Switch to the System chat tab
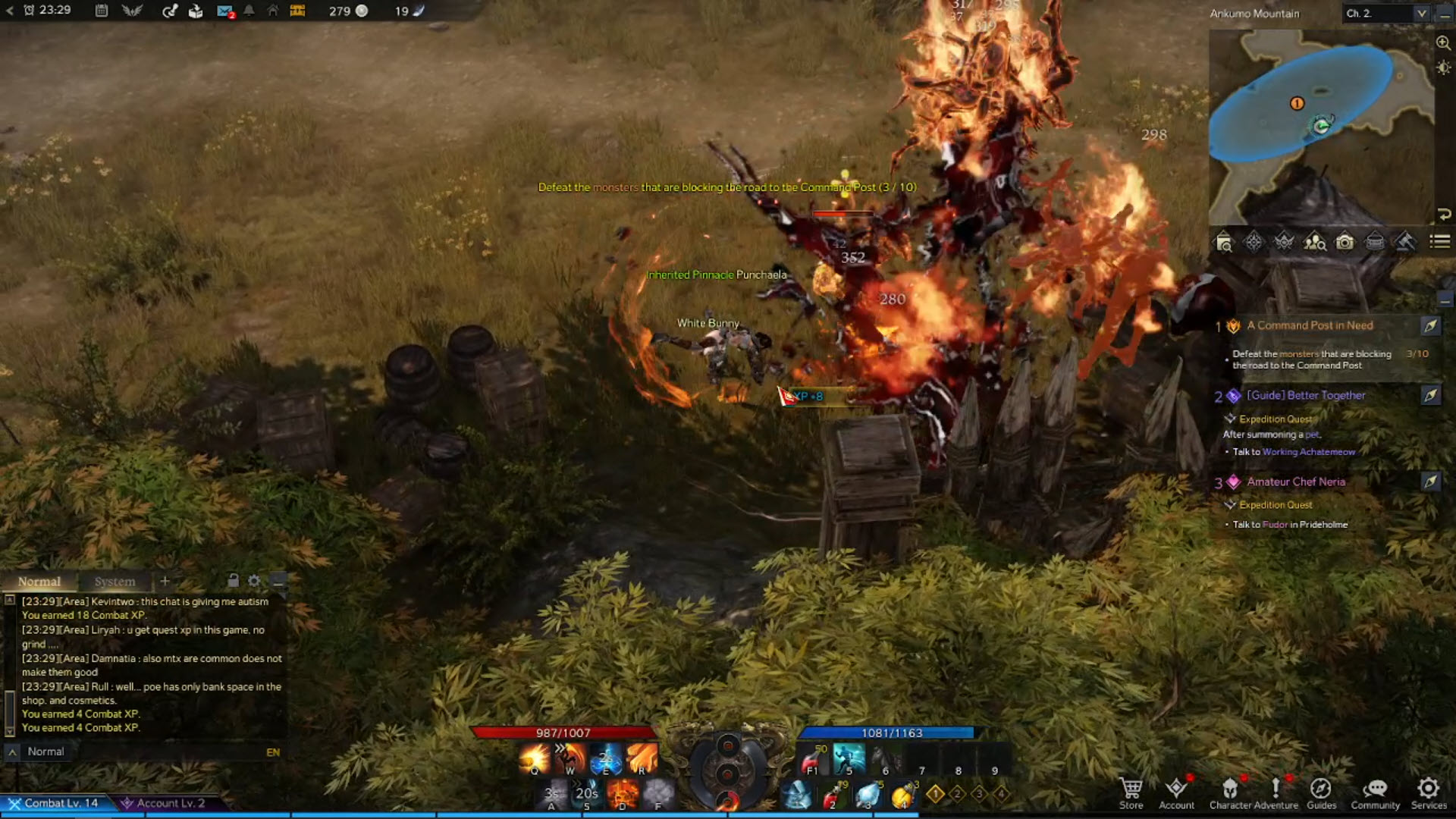 115,582
